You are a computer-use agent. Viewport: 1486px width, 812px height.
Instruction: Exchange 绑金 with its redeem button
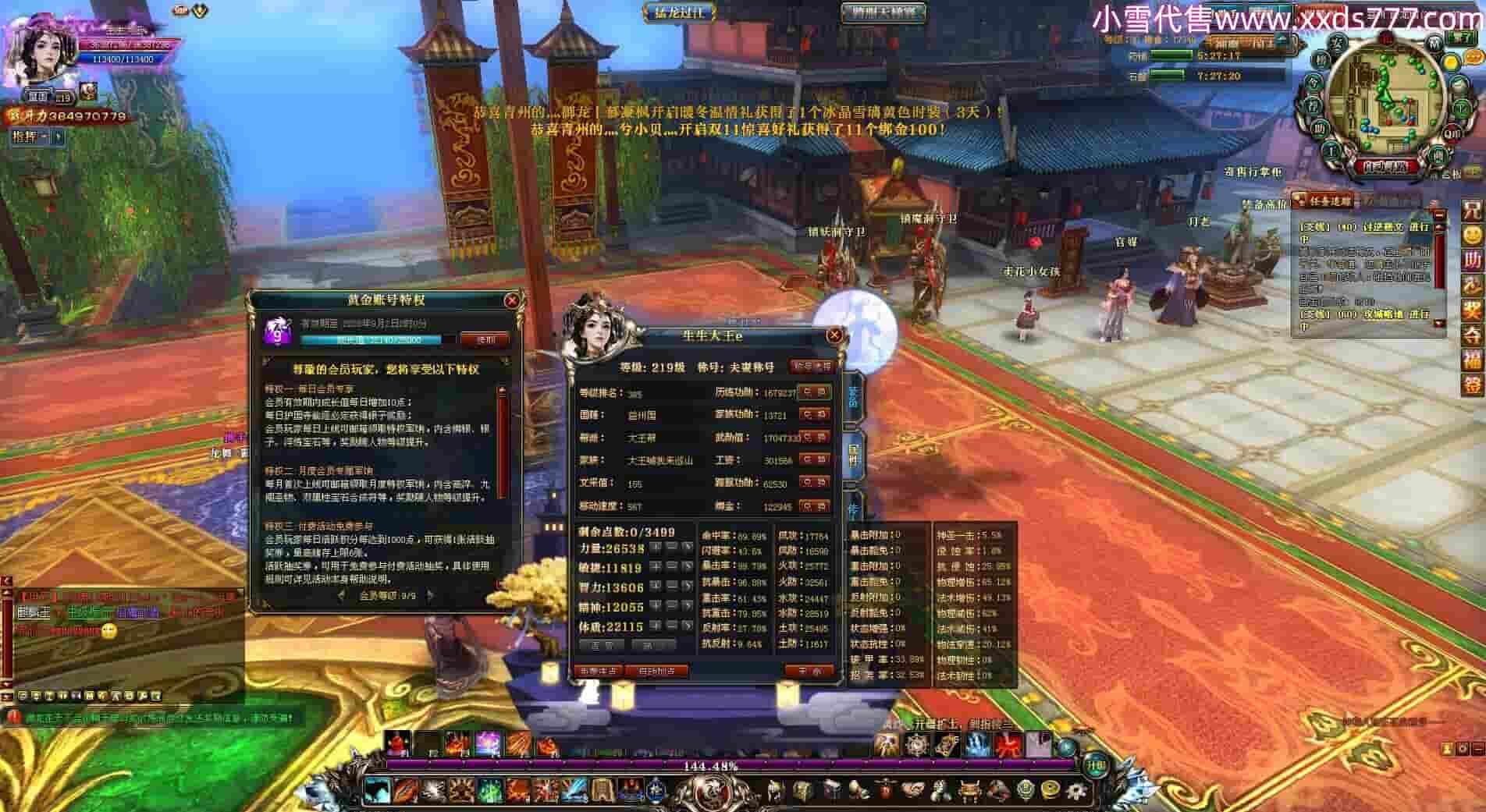815,506
